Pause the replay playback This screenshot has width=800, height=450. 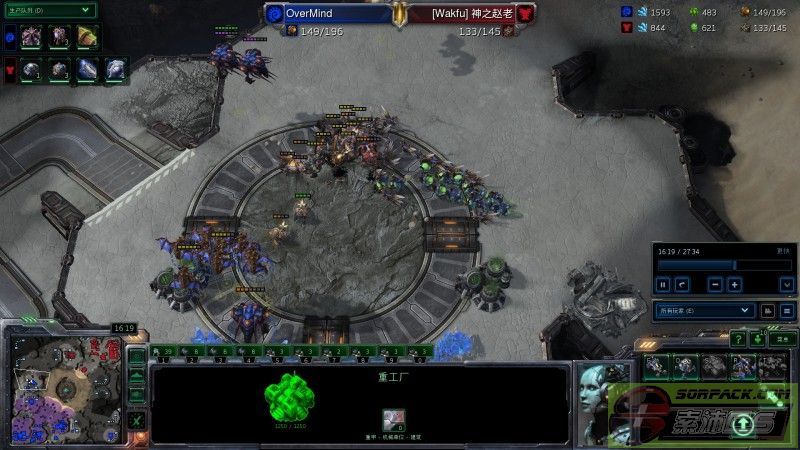tap(663, 284)
